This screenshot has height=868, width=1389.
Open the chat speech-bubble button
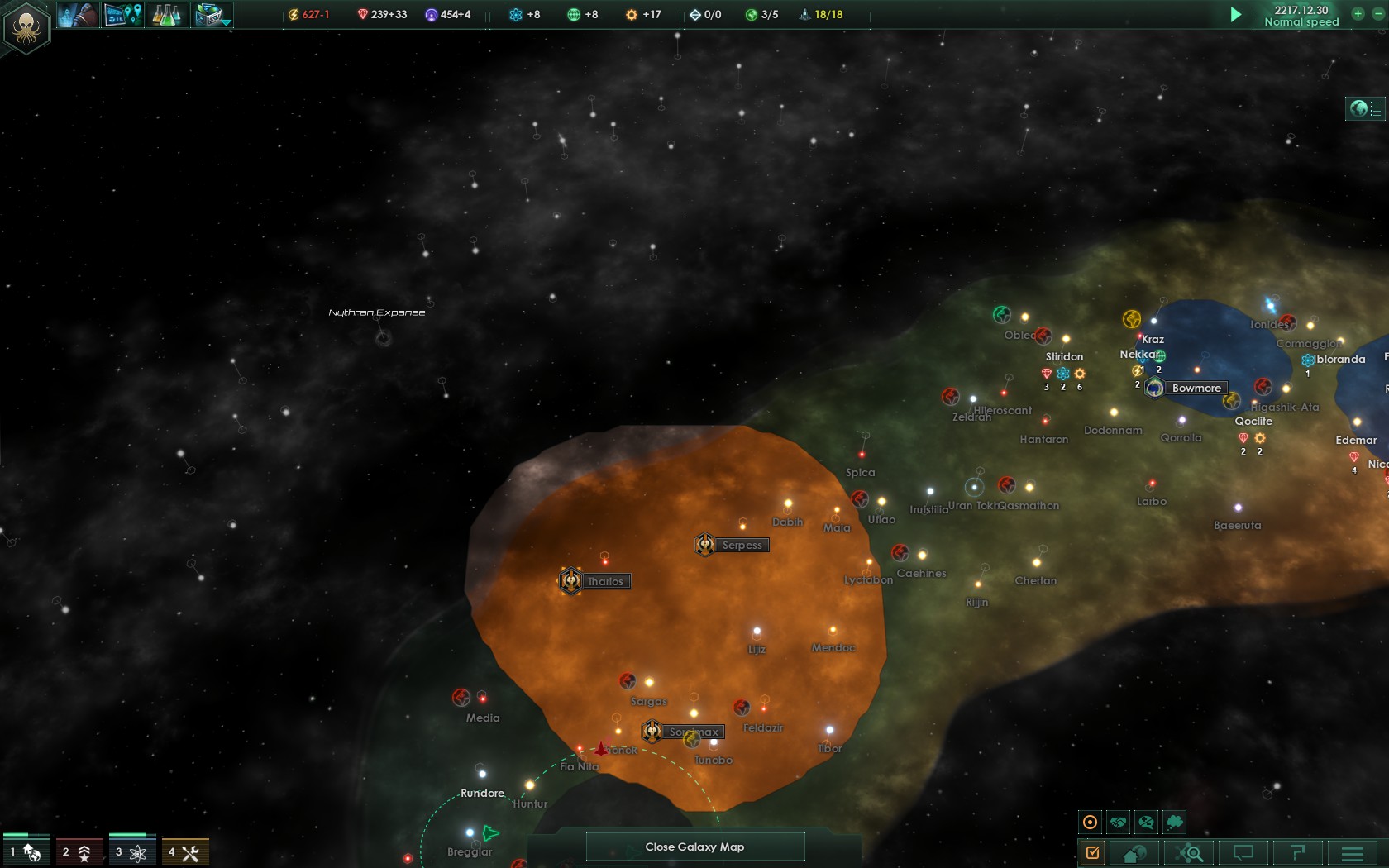[1243, 852]
